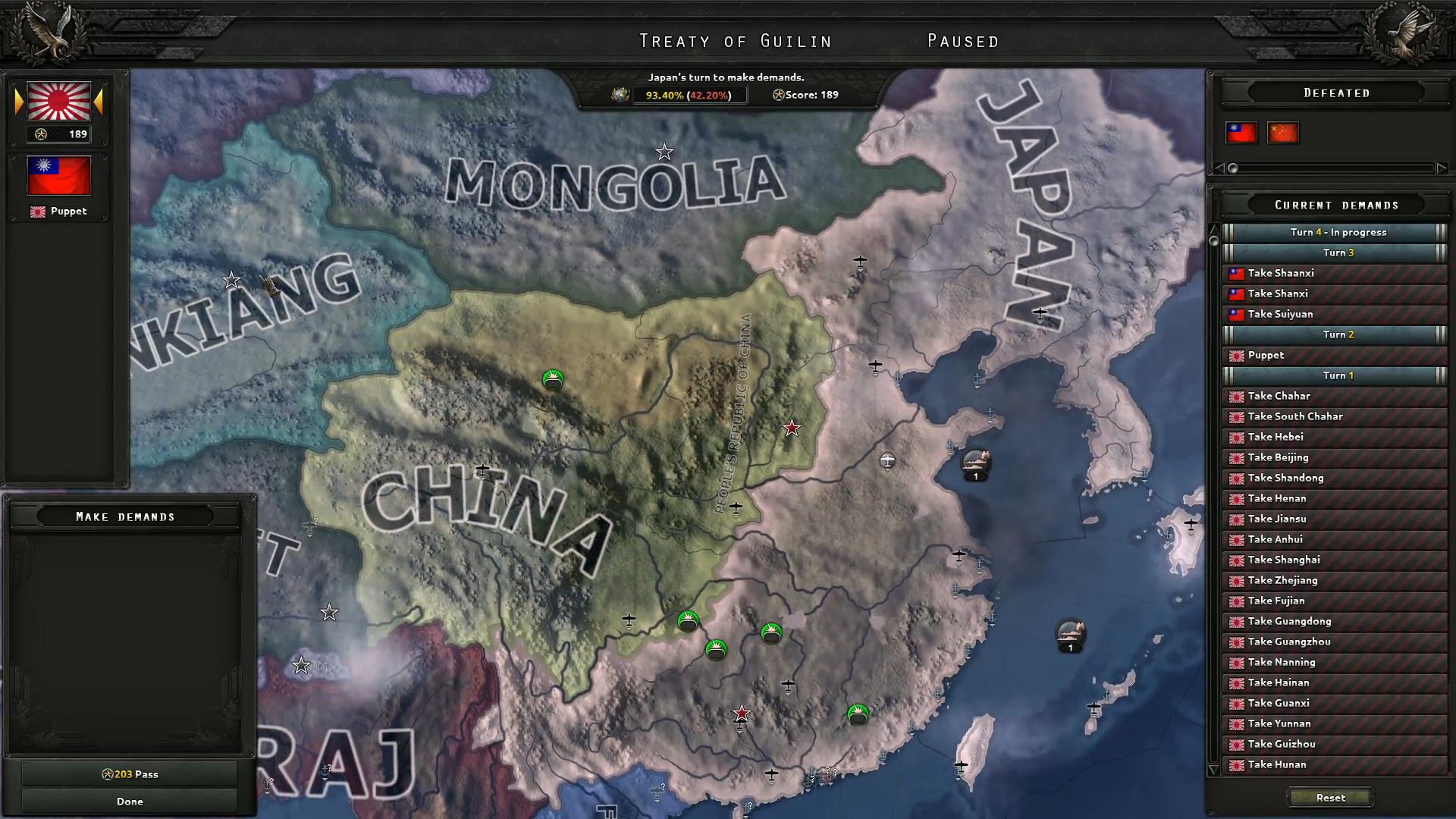Select the Turn 4 - In progress header
Image resolution: width=1456 pixels, height=819 pixels.
click(1336, 232)
